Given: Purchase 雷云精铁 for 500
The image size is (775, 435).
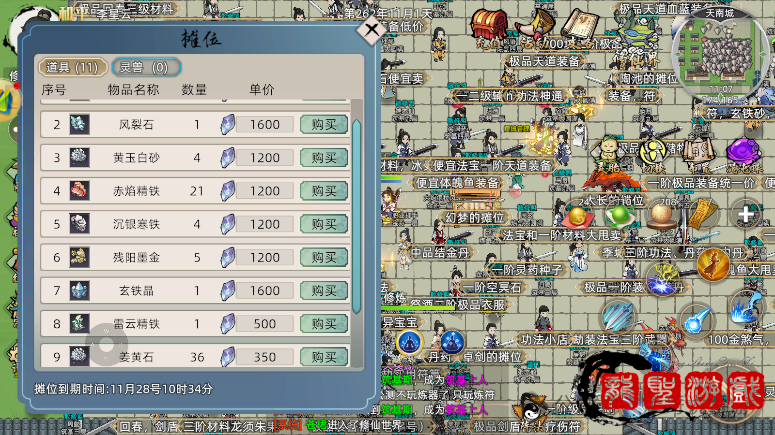Looking at the screenshot, I should (324, 324).
